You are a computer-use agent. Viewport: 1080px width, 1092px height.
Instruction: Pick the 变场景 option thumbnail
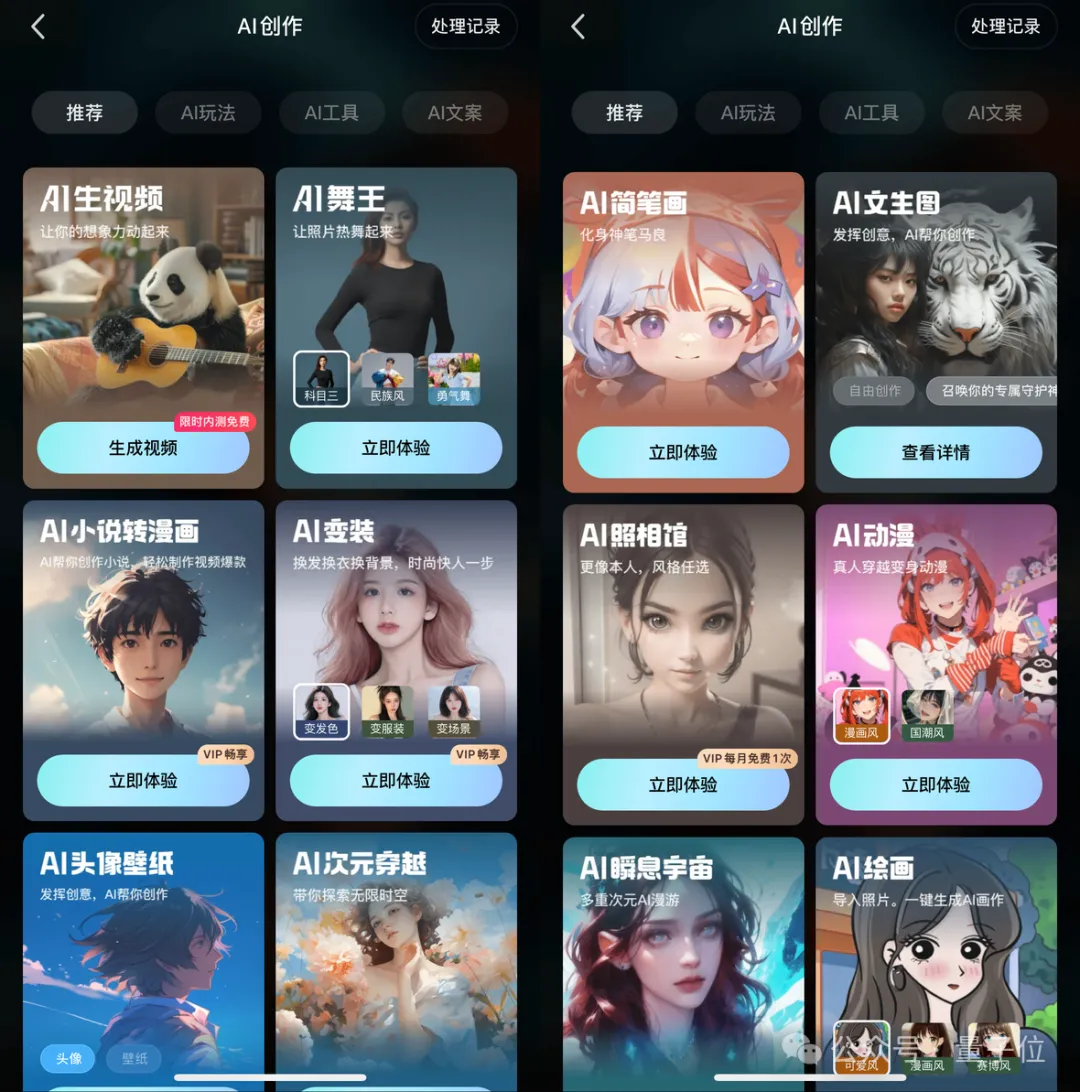(x=454, y=712)
